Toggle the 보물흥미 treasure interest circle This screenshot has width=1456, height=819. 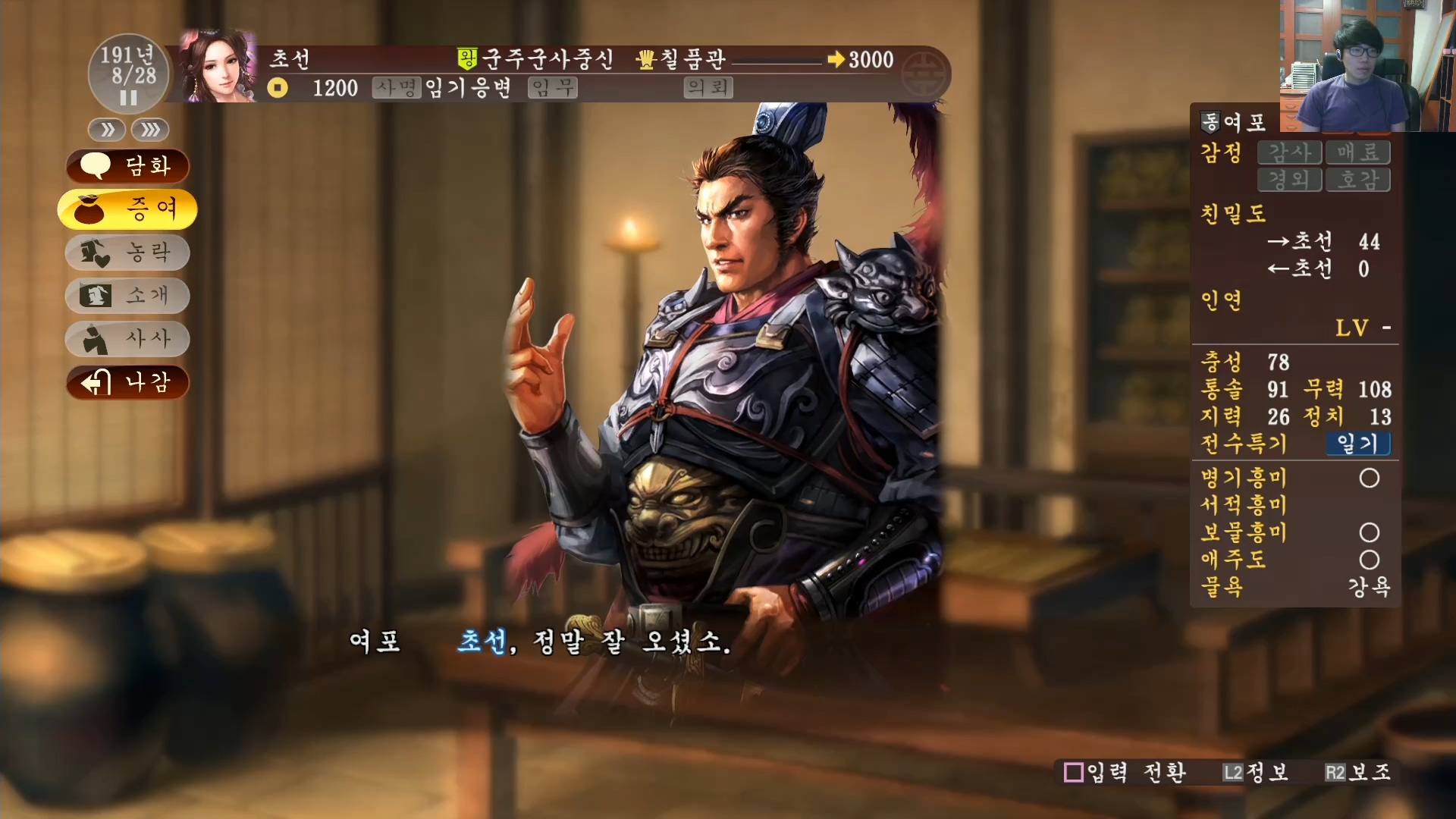click(1370, 532)
